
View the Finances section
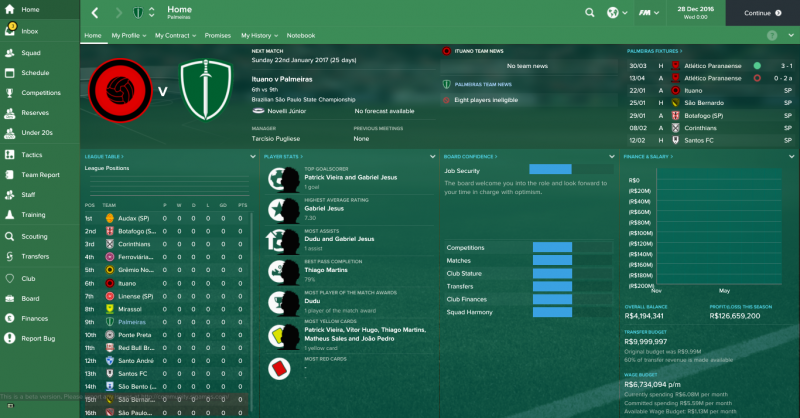[x=35, y=318]
